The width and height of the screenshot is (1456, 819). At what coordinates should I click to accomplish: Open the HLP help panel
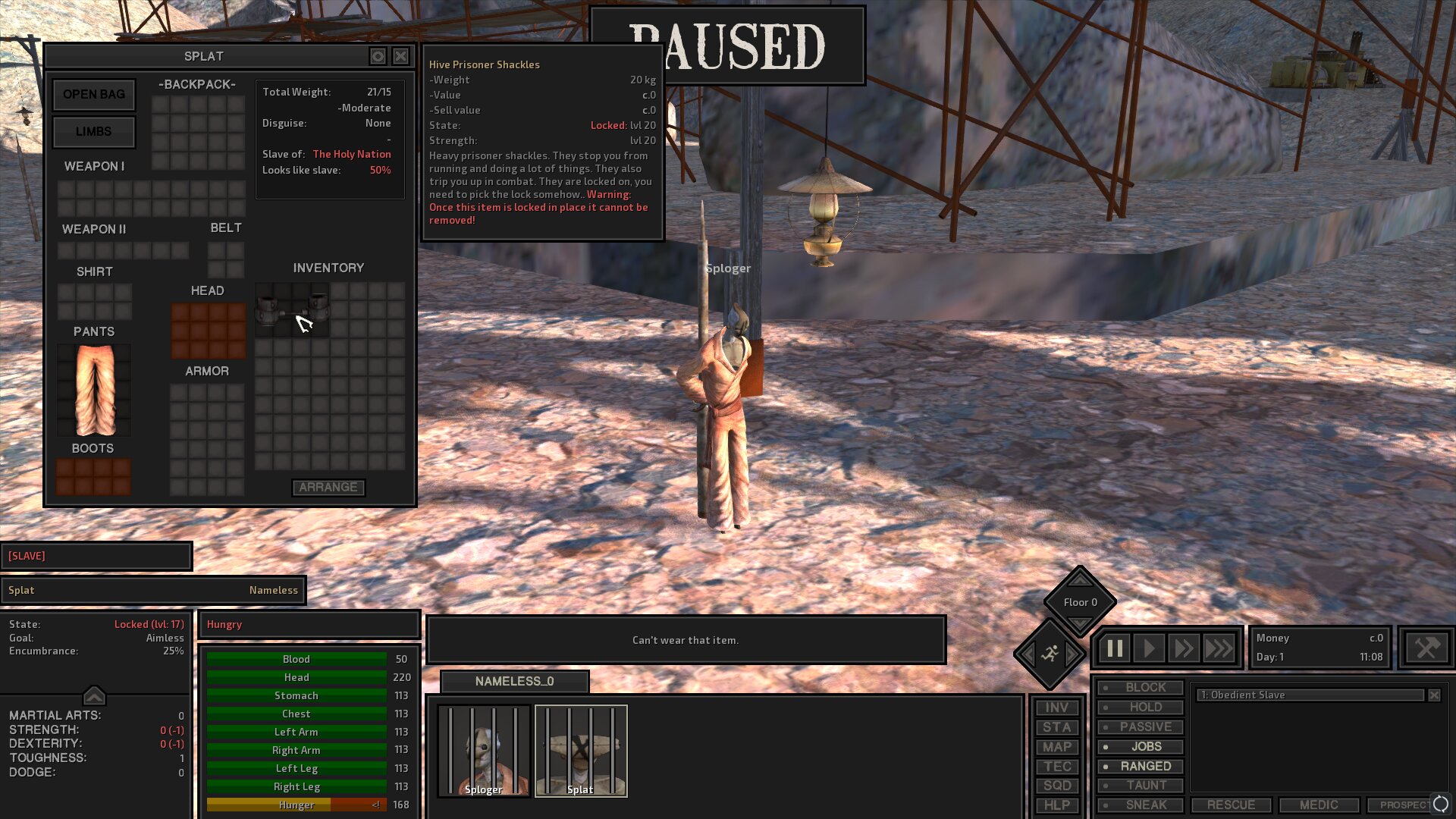pyautogui.click(x=1057, y=805)
